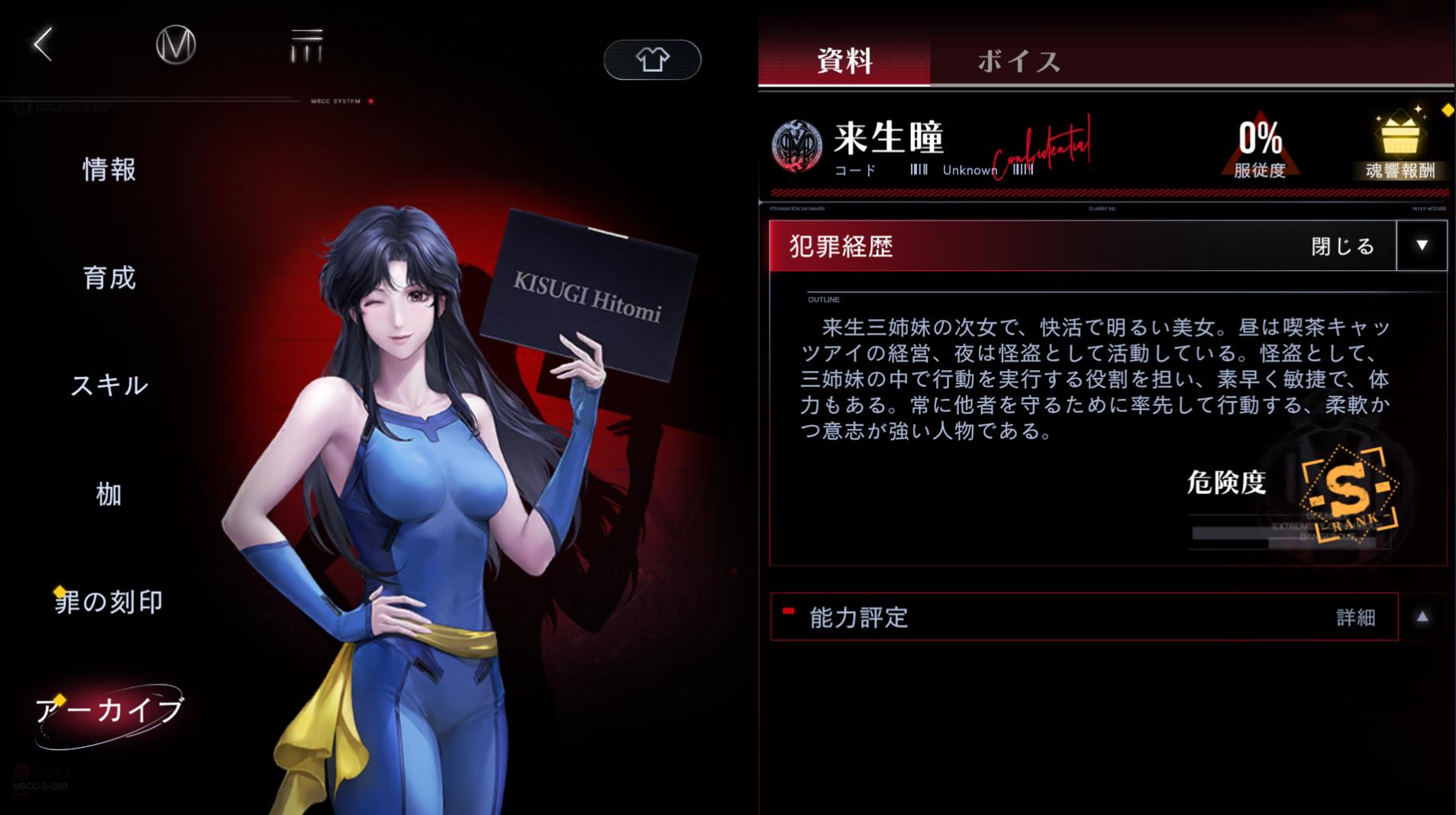Click the ▼ arrow on the 犯罪経歴 header
1456x815 pixels.
click(1422, 246)
